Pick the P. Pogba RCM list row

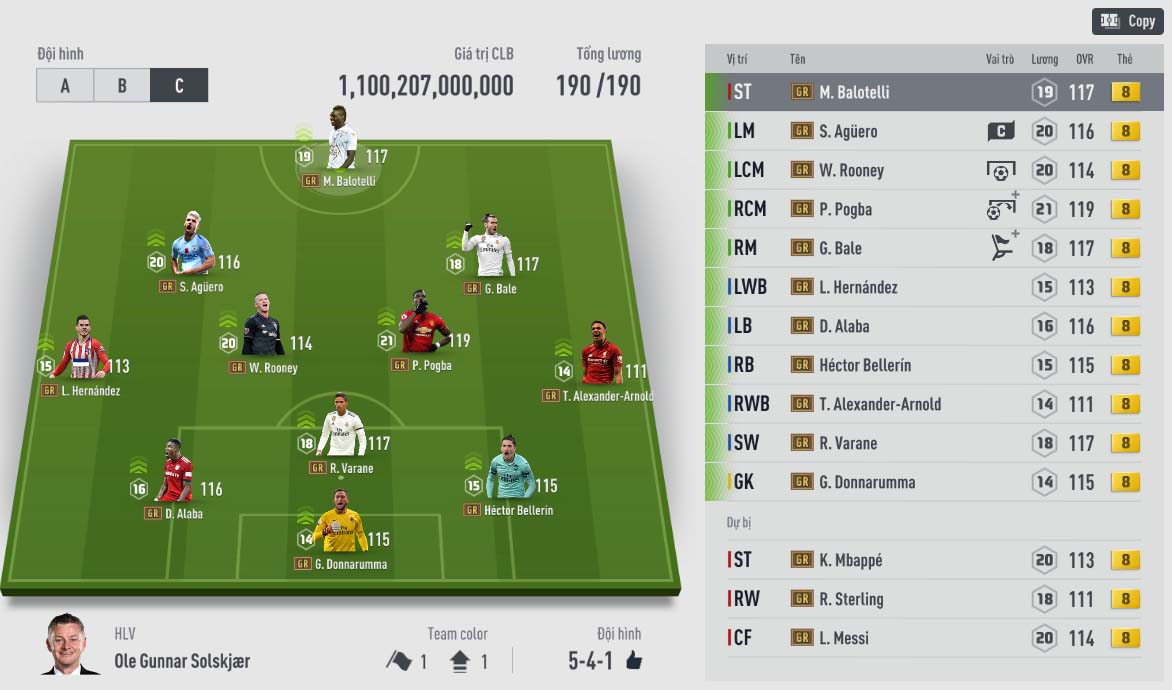(x=925, y=209)
